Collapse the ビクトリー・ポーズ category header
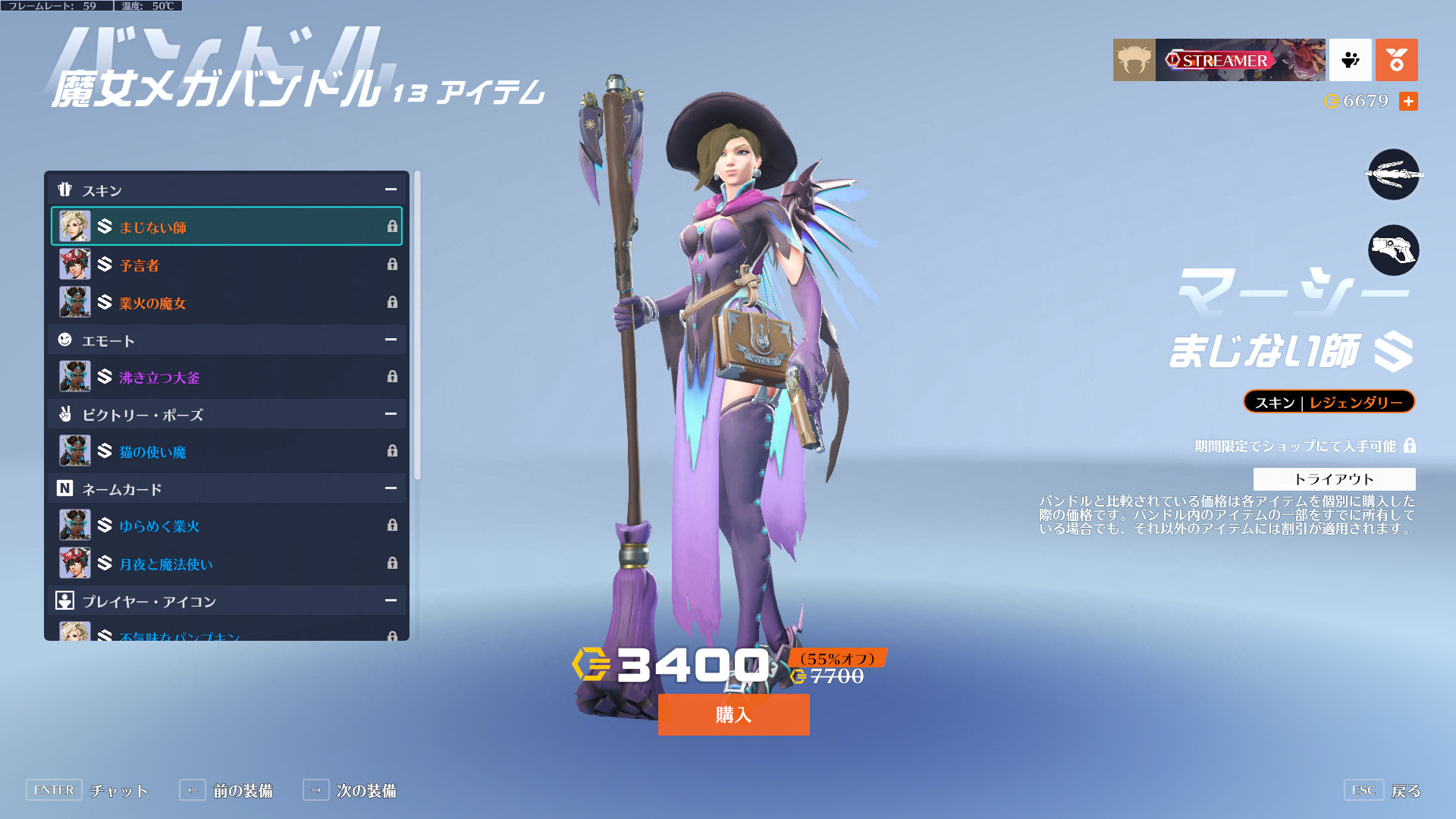Viewport: 1456px width, 819px height. (391, 414)
